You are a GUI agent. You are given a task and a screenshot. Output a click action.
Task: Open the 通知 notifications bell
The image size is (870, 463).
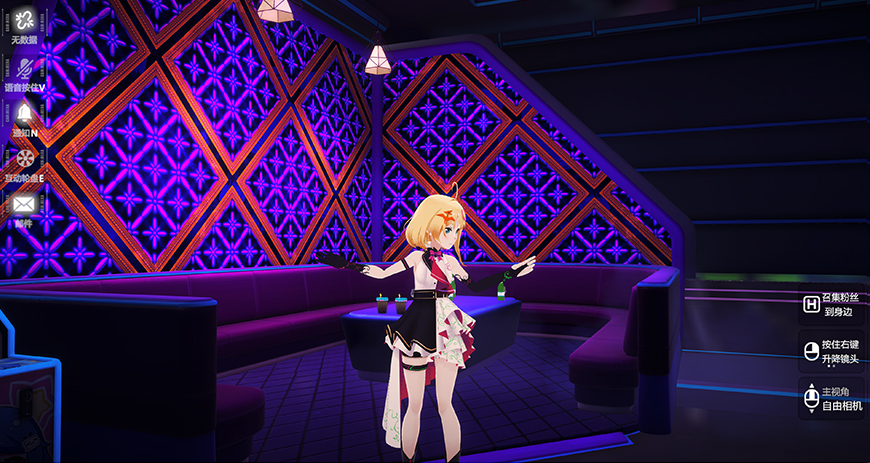[x=24, y=113]
